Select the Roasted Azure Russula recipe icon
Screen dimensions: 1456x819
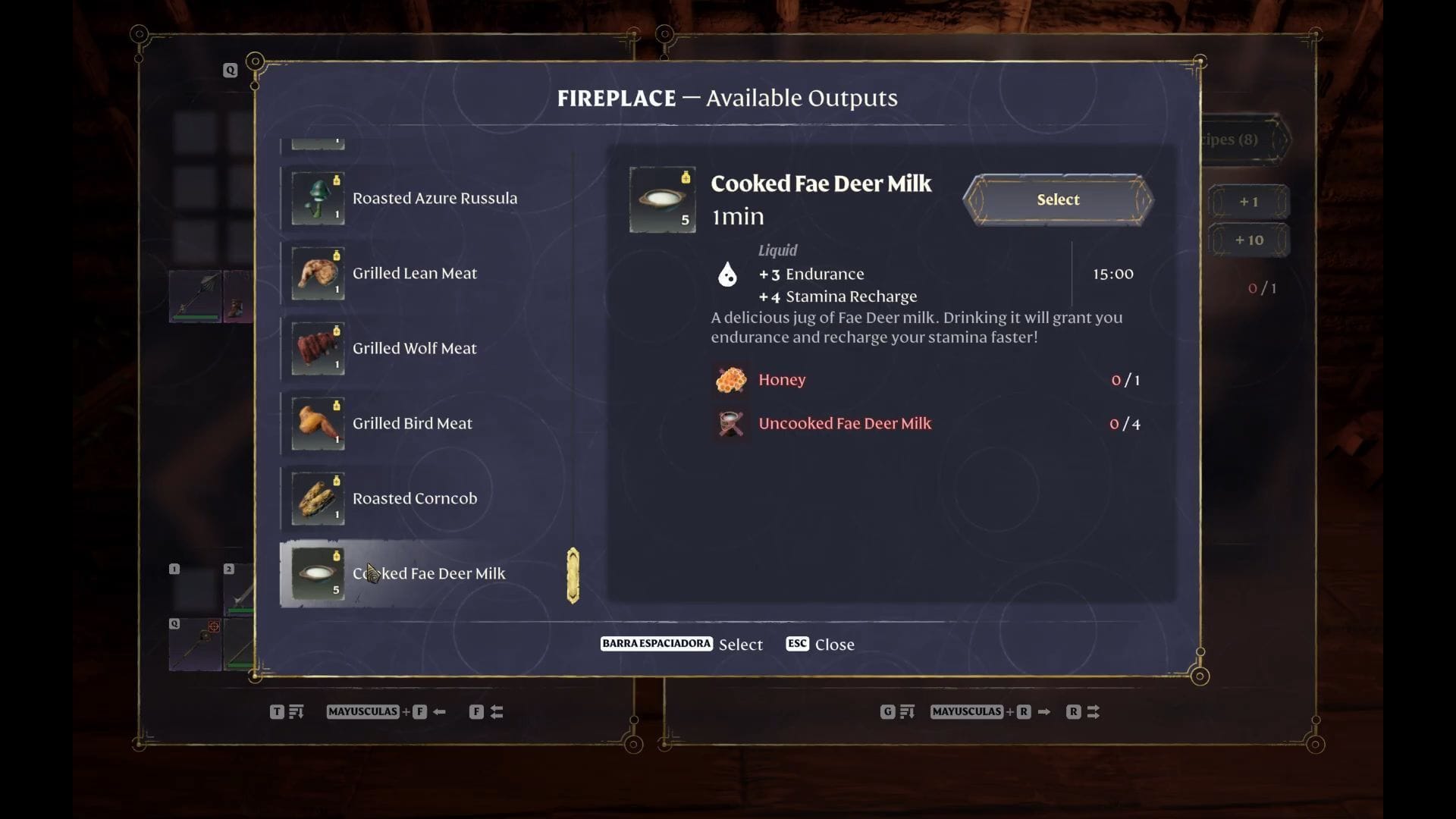tap(316, 198)
